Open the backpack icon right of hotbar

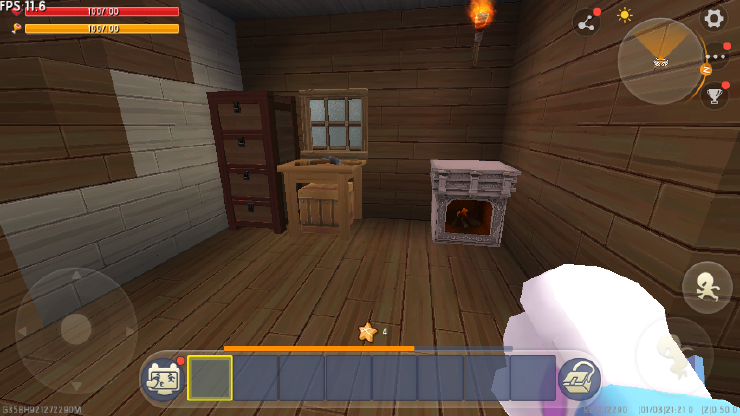tap(578, 378)
